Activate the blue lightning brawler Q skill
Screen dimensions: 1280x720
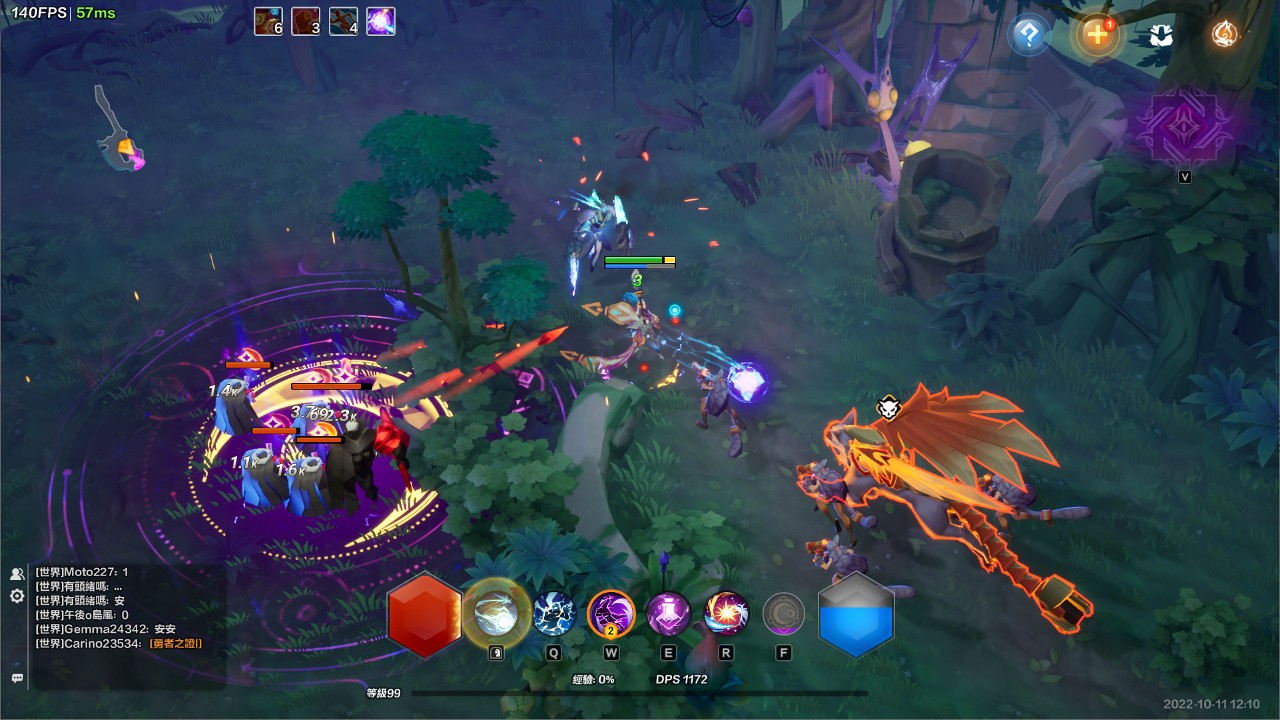point(553,613)
